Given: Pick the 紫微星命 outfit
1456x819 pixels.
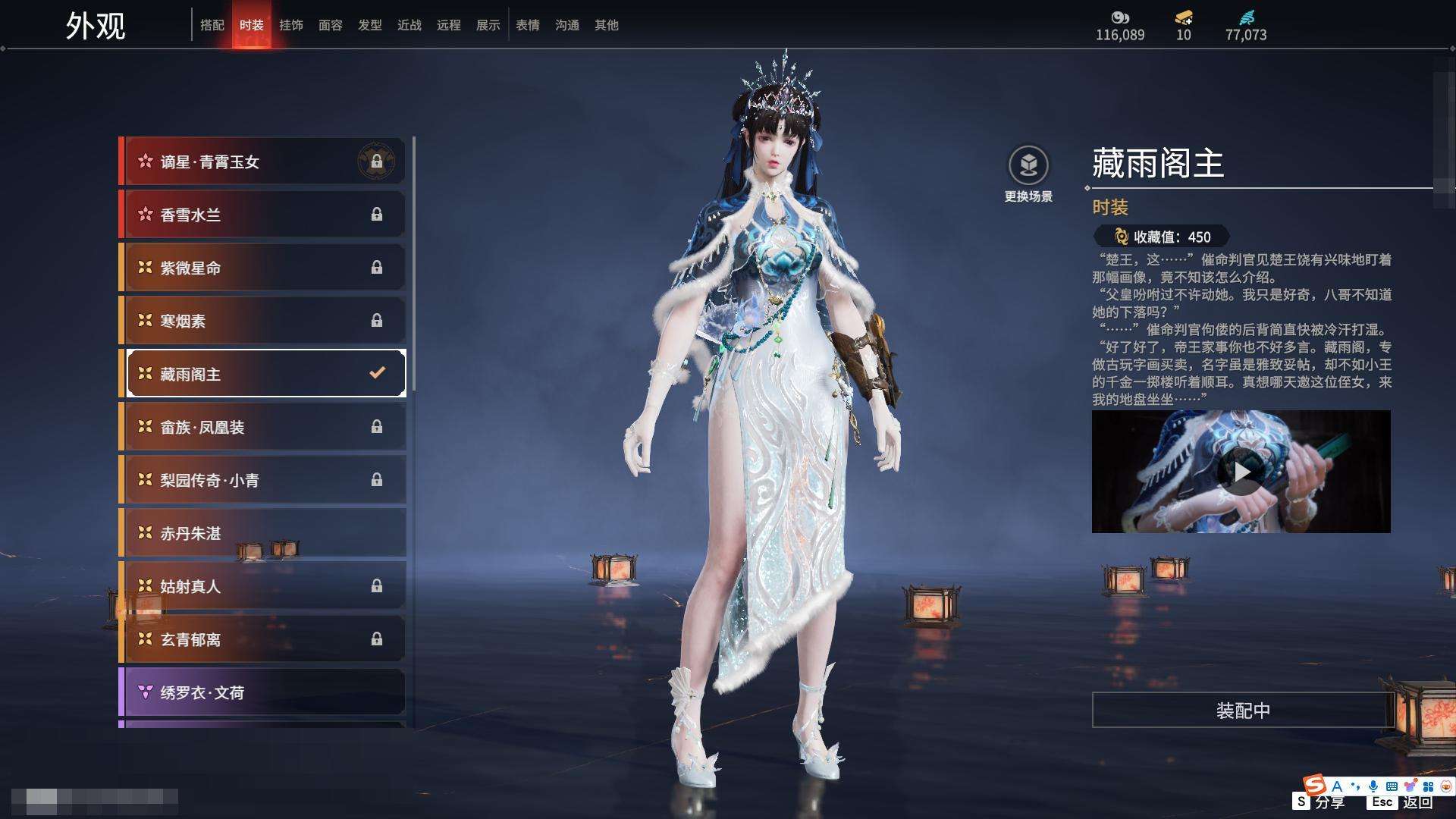Looking at the screenshot, I should (x=262, y=268).
